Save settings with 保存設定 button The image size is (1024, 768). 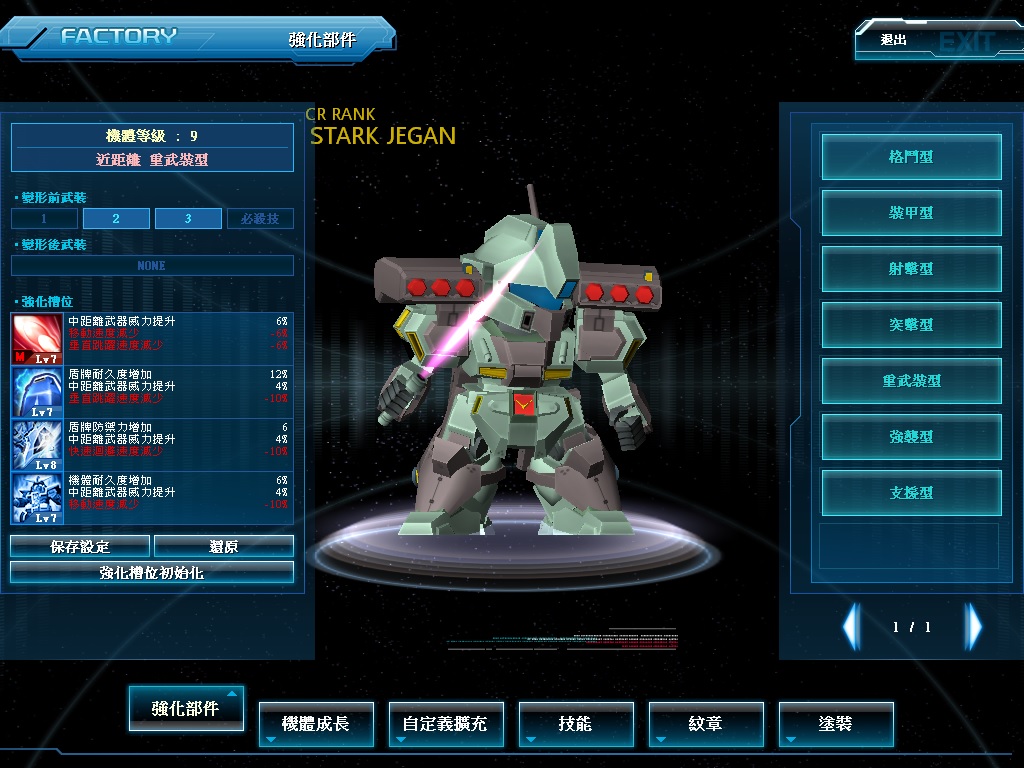coord(80,547)
